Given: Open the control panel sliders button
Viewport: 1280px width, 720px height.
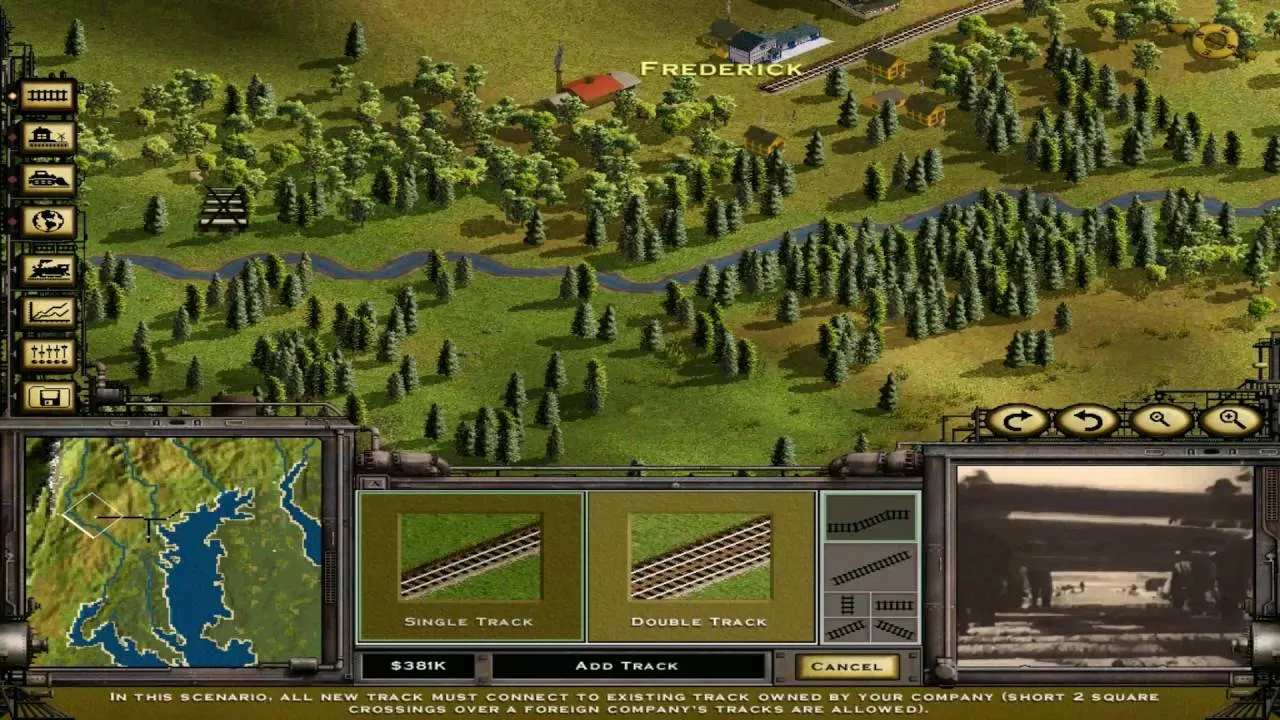Looking at the screenshot, I should coord(47,354).
